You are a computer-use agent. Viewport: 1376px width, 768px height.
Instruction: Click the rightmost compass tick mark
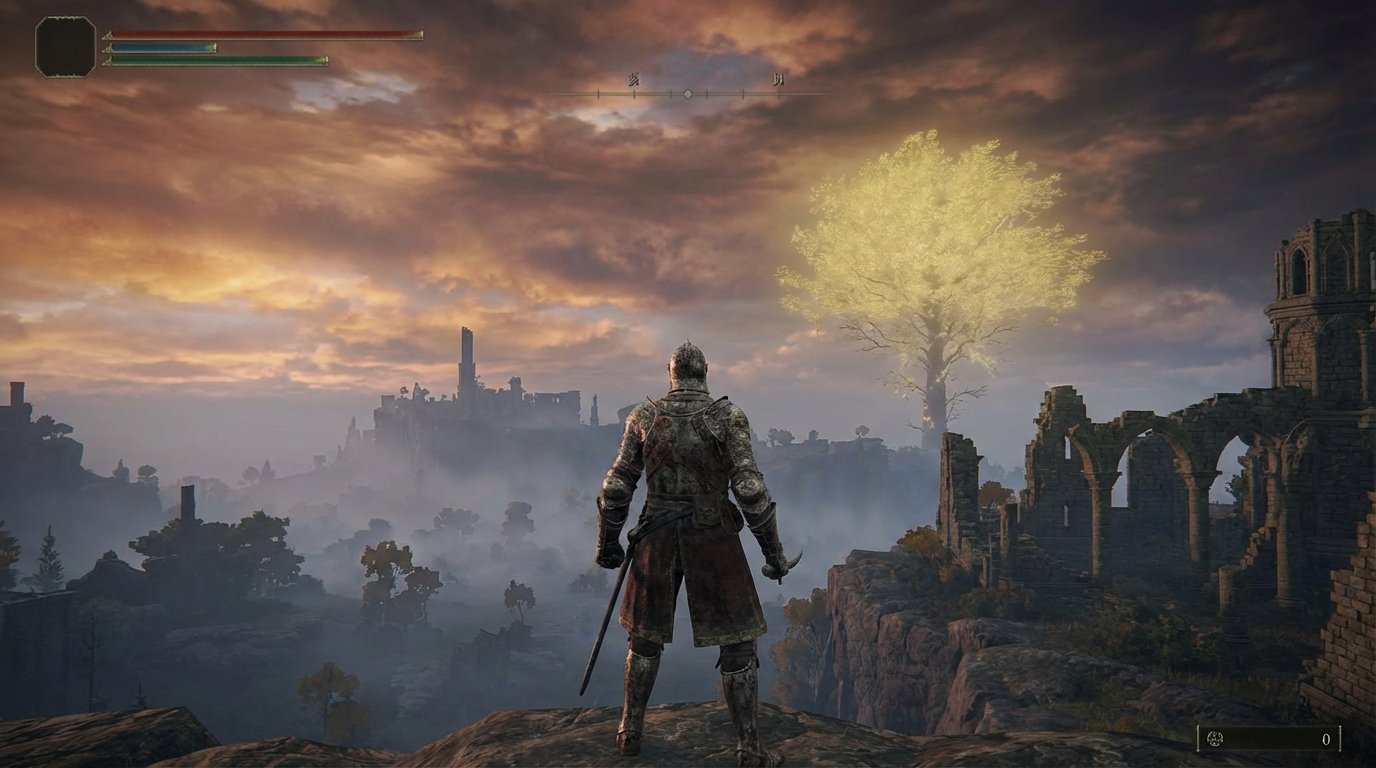(x=779, y=93)
